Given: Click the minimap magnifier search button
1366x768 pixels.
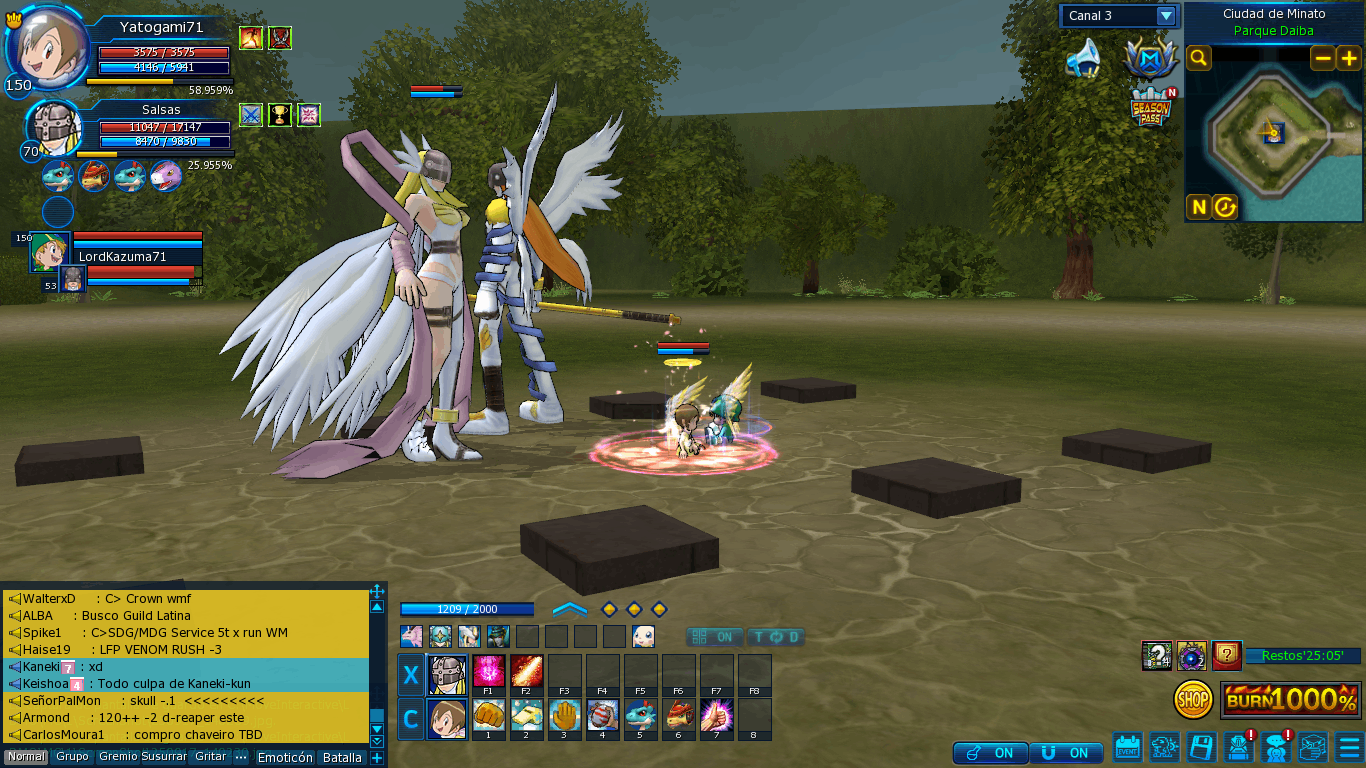Looking at the screenshot, I should click(1198, 58).
